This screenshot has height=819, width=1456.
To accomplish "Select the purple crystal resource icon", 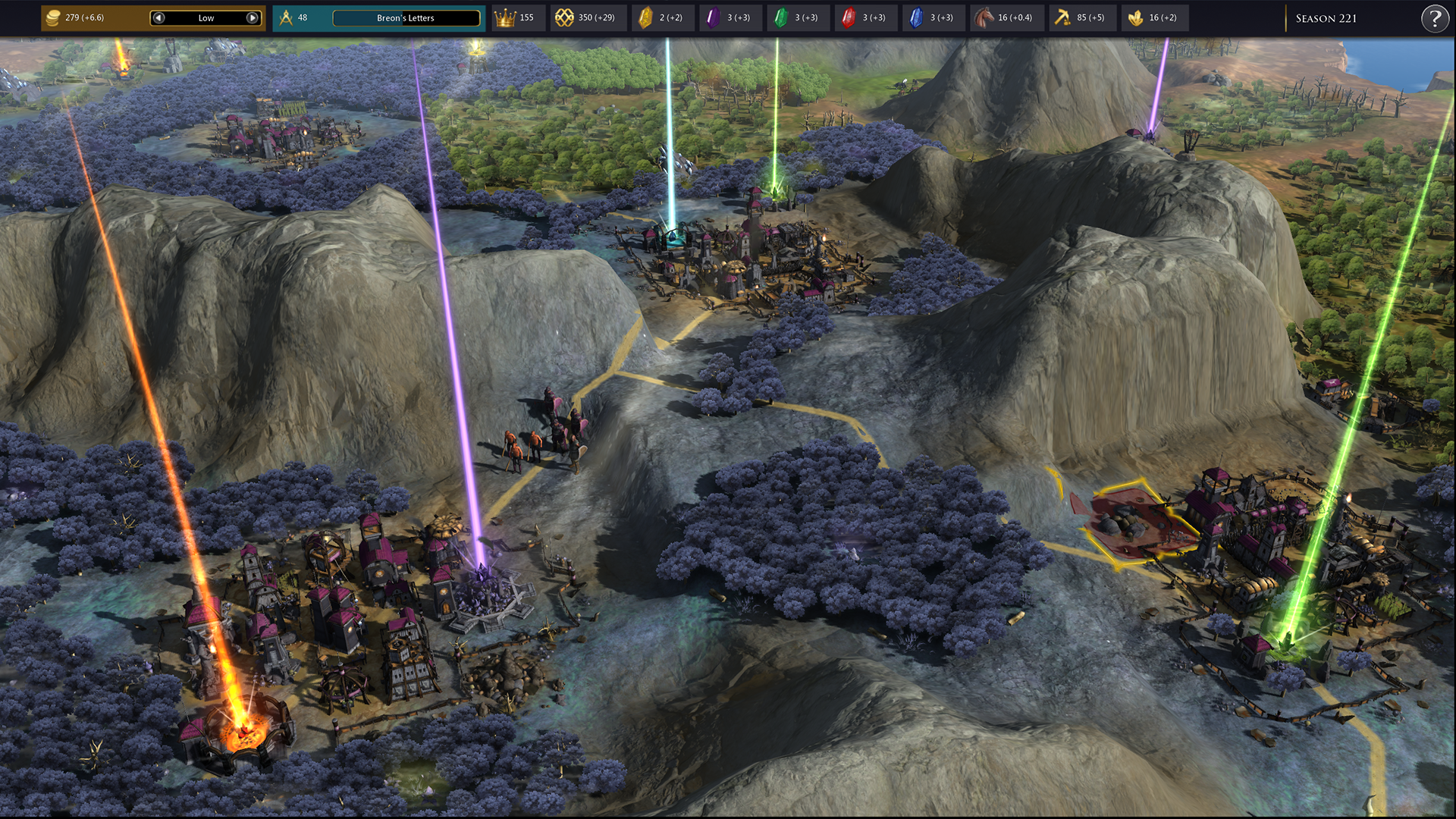I will click(713, 17).
